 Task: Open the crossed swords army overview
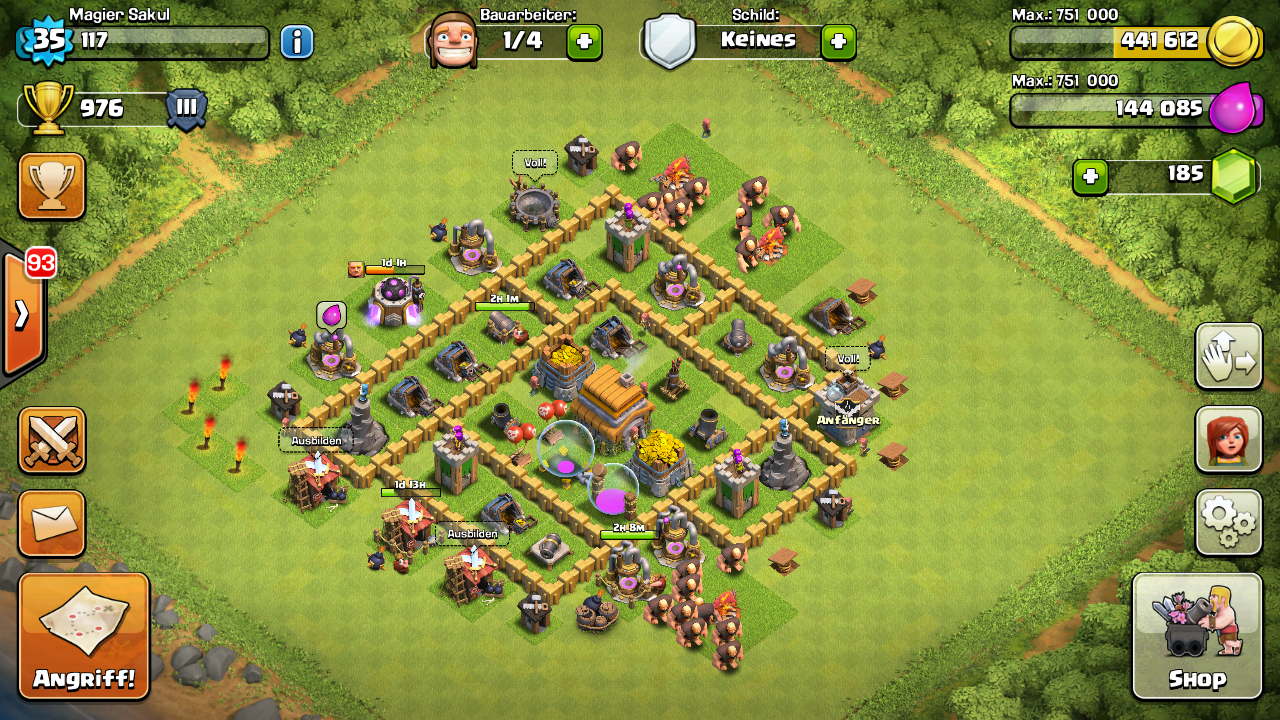point(51,440)
